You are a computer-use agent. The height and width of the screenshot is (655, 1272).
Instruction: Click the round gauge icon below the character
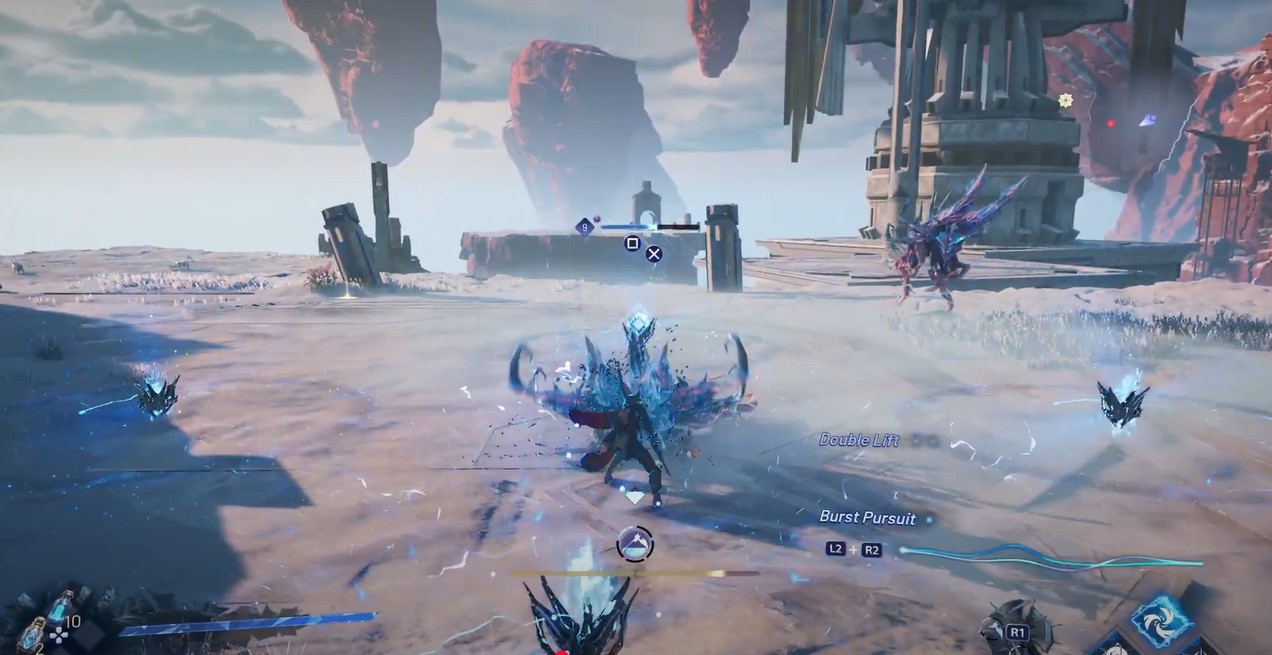click(634, 544)
